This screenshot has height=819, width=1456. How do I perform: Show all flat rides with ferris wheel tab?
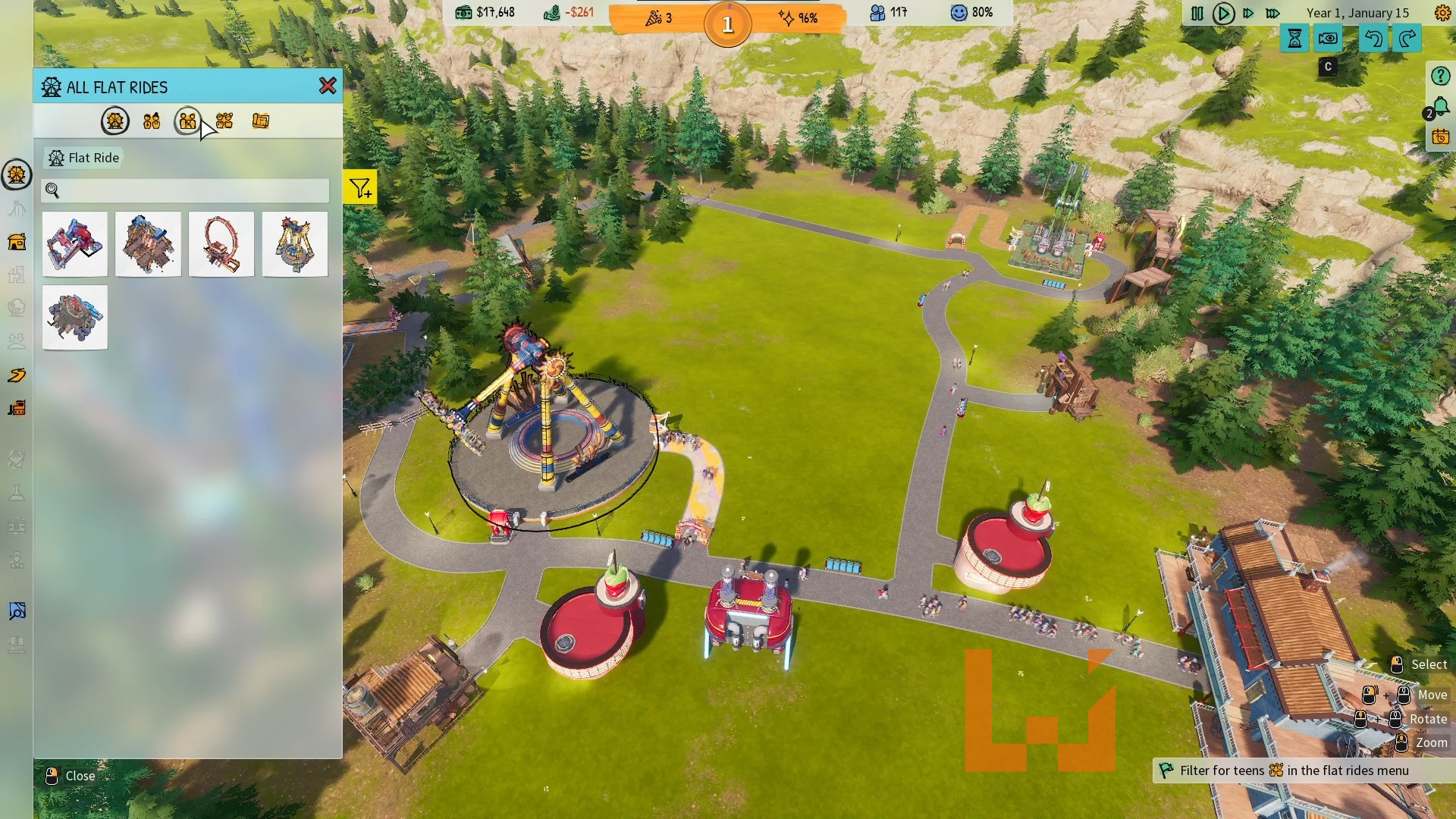pyautogui.click(x=115, y=121)
